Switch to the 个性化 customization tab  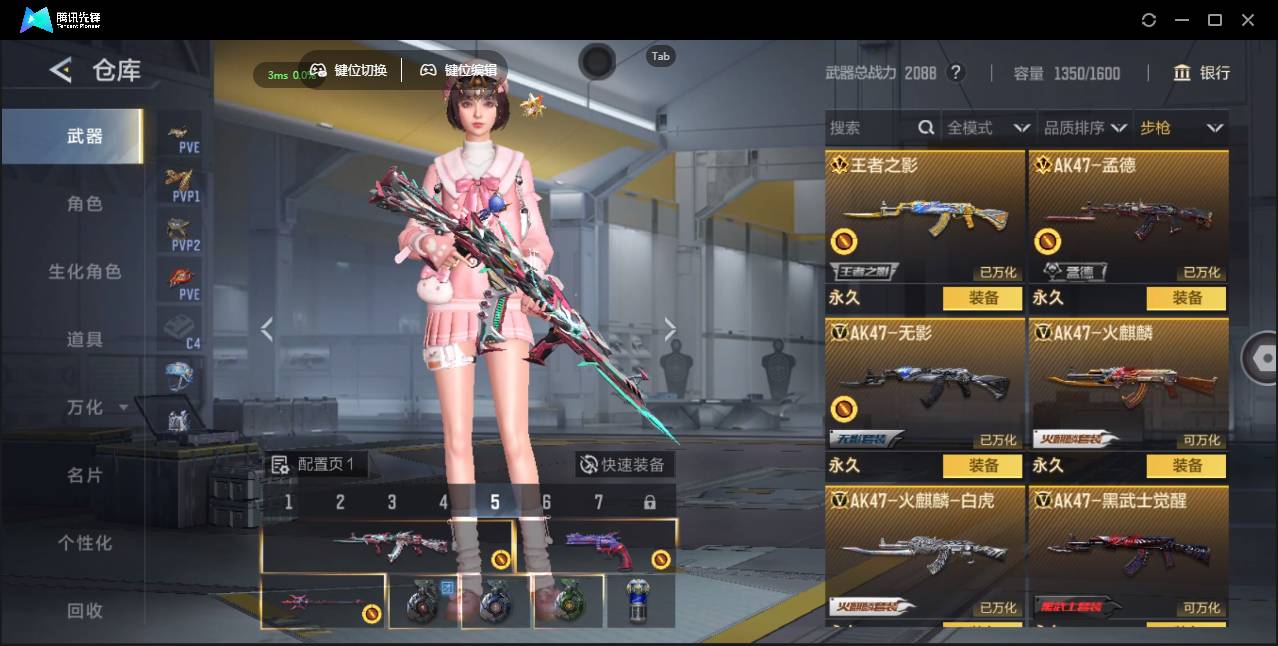point(85,543)
